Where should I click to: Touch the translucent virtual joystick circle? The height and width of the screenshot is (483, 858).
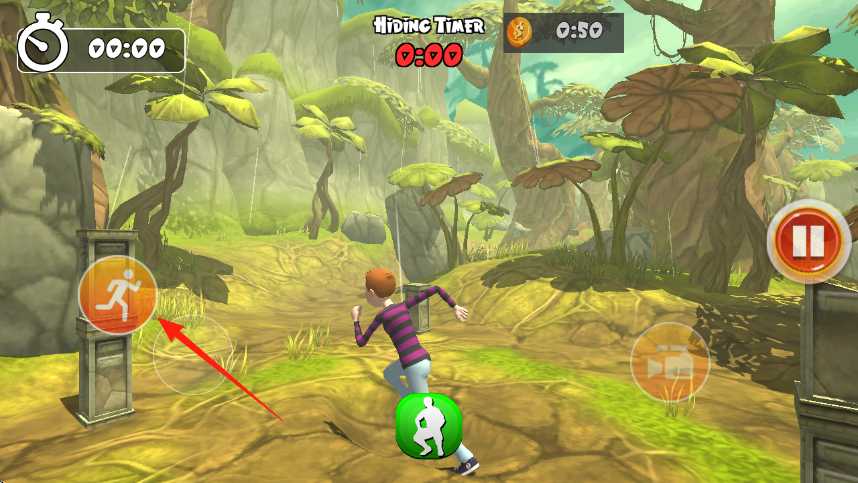[193, 354]
